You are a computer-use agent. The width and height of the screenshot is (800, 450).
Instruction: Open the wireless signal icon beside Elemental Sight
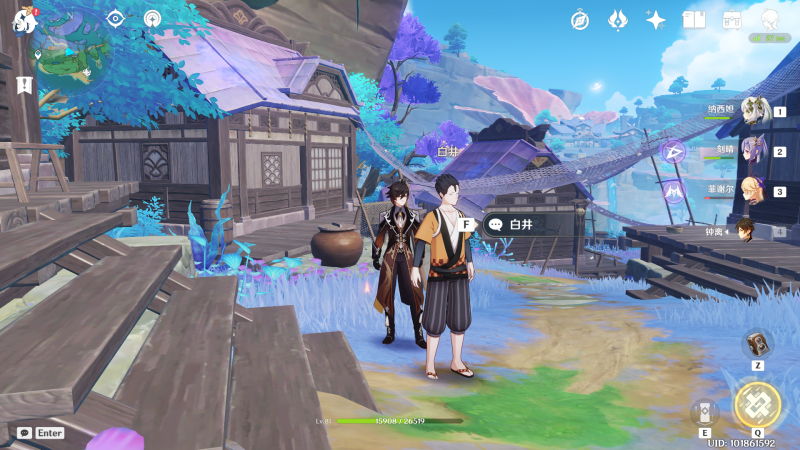(152, 18)
